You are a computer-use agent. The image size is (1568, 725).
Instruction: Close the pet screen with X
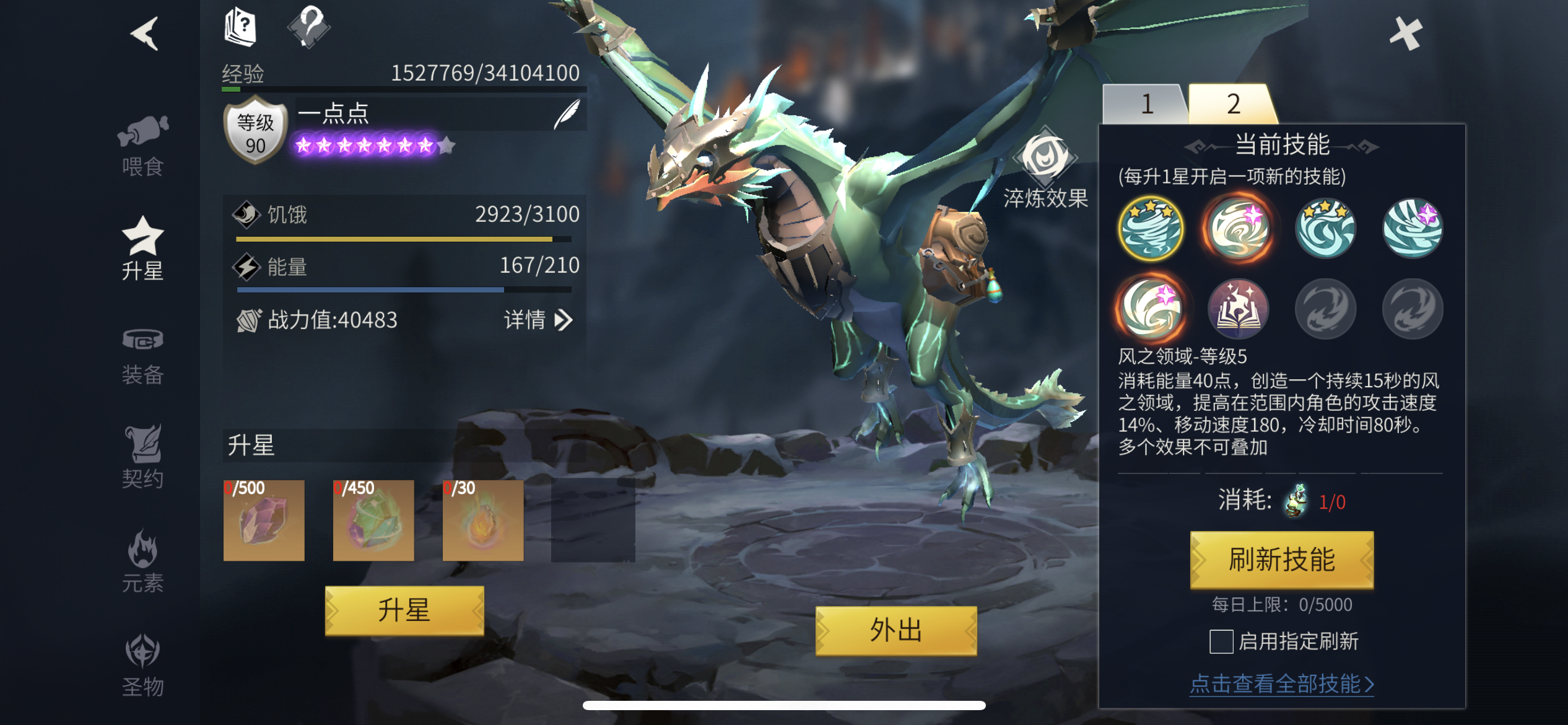pos(1405,33)
